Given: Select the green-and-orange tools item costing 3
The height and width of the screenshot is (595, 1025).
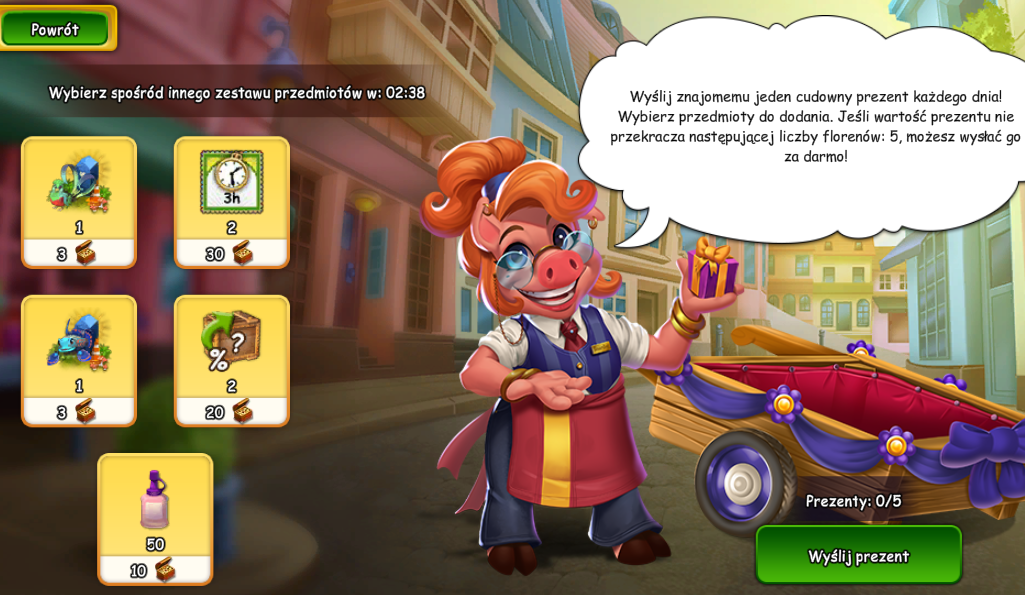Looking at the screenshot, I should tap(79, 201).
